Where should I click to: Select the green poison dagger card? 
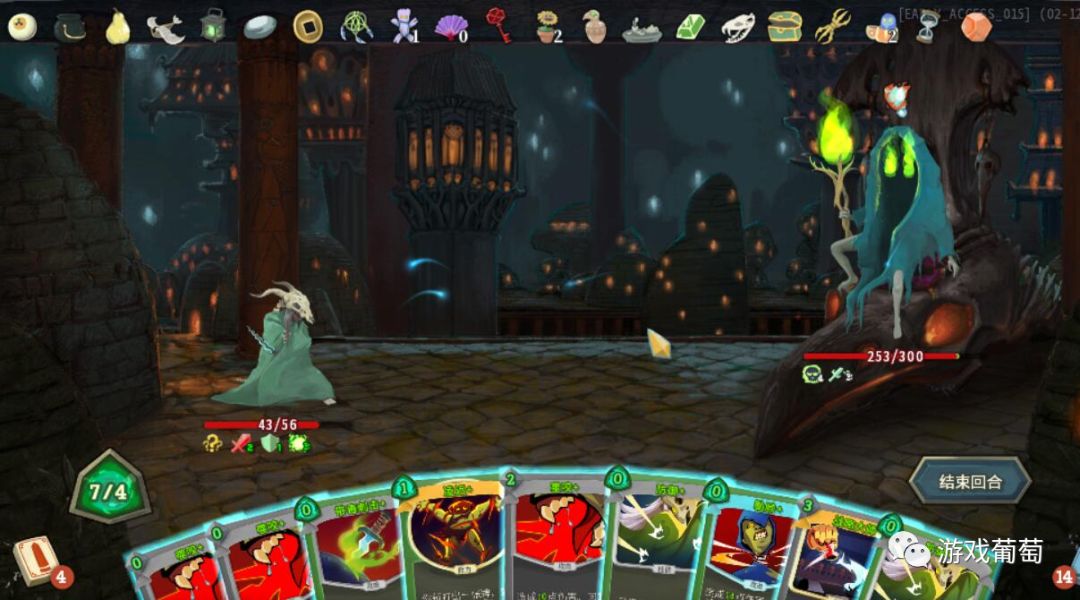click(353, 545)
